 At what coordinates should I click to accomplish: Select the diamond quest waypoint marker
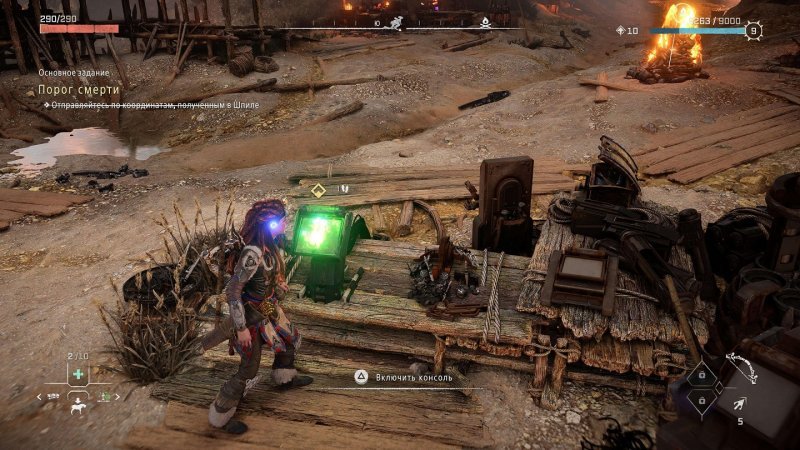click(x=318, y=189)
